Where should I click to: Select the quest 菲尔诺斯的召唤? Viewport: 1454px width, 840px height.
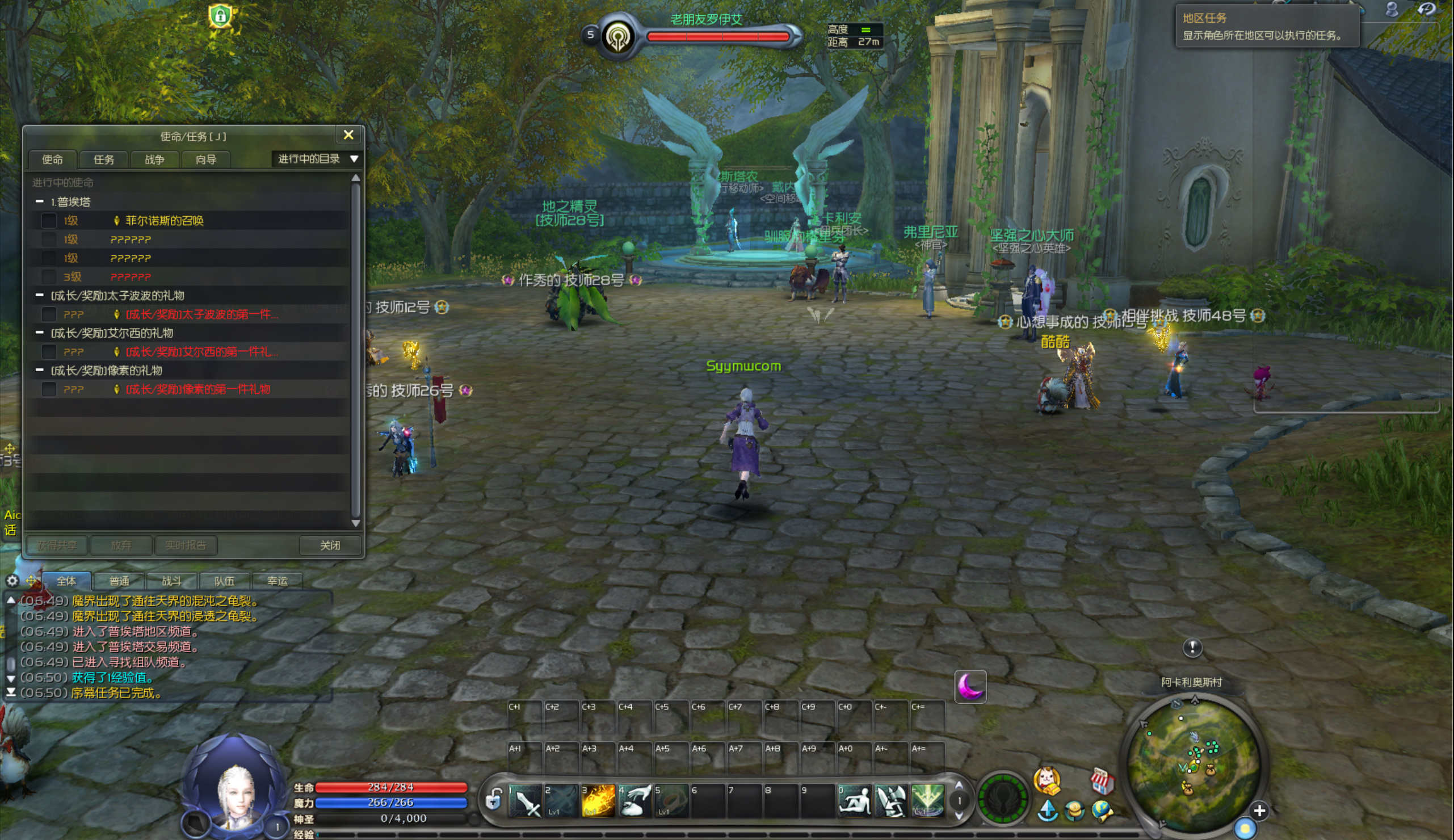coord(165,220)
